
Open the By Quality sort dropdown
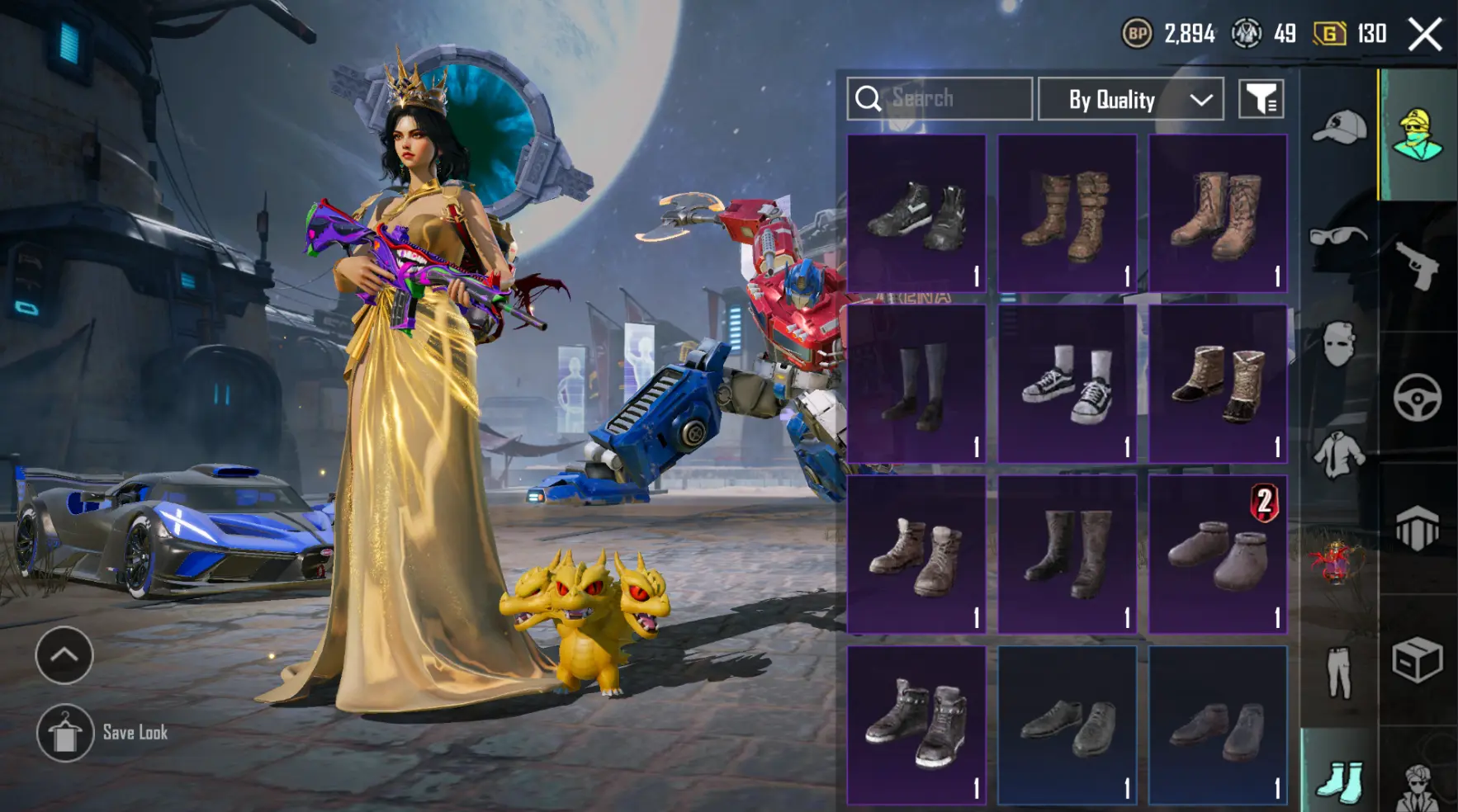coord(1130,100)
